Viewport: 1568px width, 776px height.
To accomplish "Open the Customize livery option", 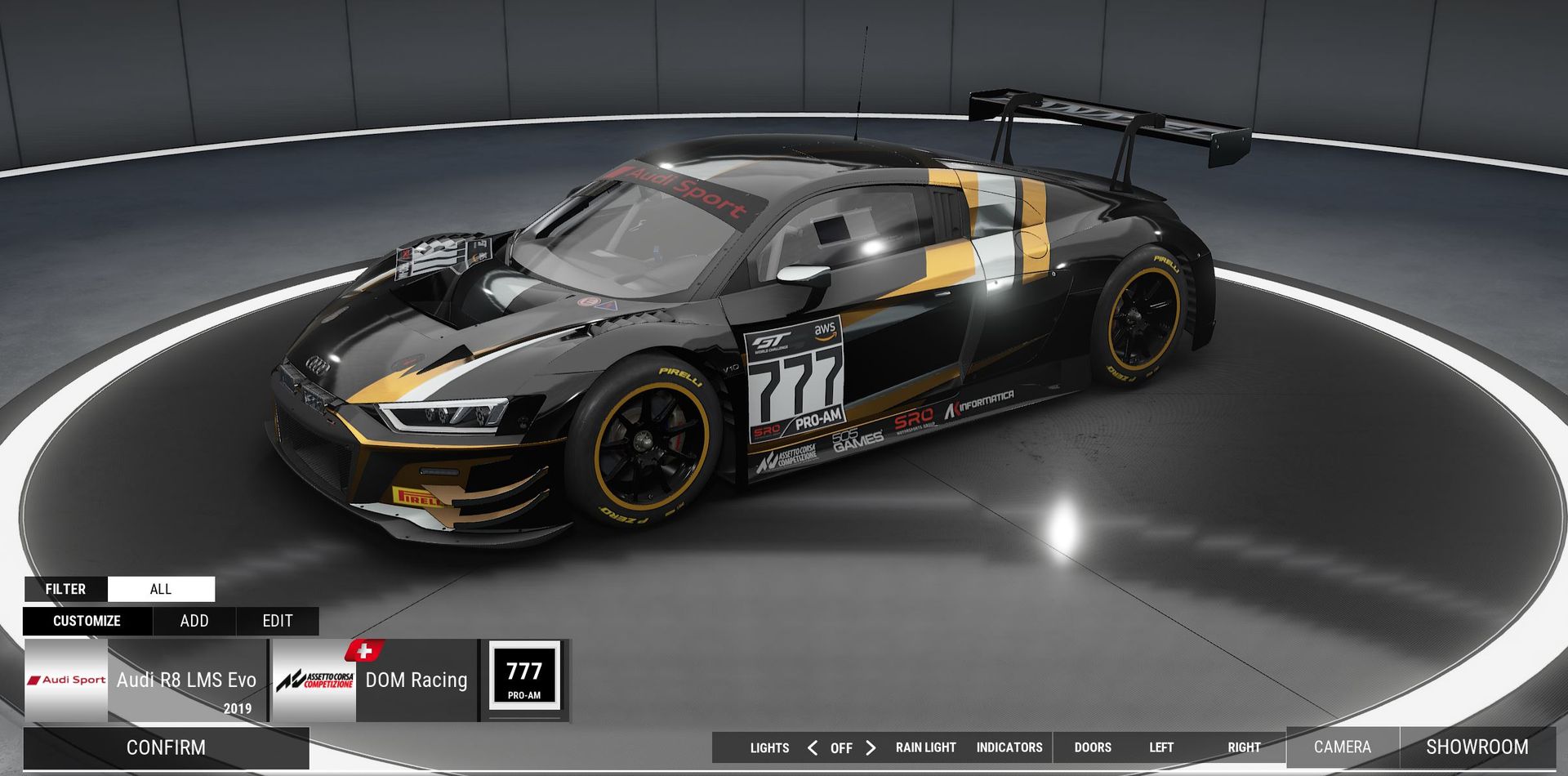I will pyautogui.click(x=87, y=621).
